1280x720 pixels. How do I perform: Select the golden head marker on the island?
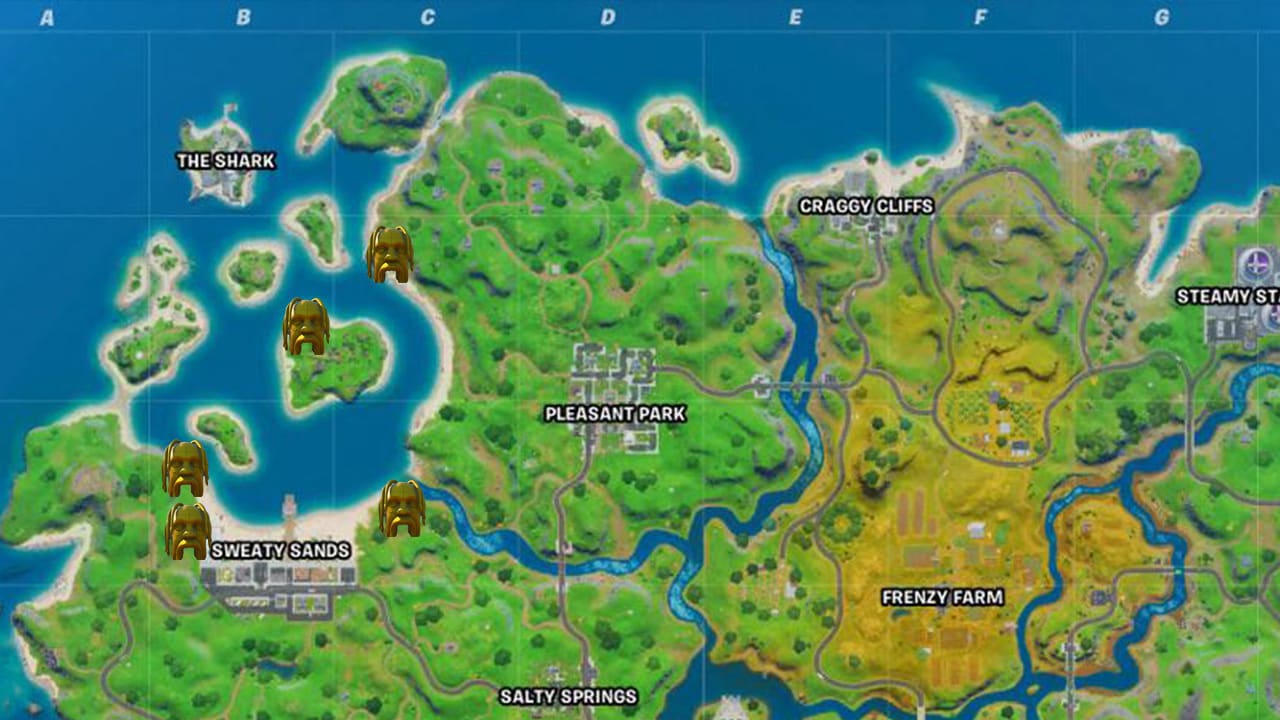pyautogui.click(x=306, y=326)
